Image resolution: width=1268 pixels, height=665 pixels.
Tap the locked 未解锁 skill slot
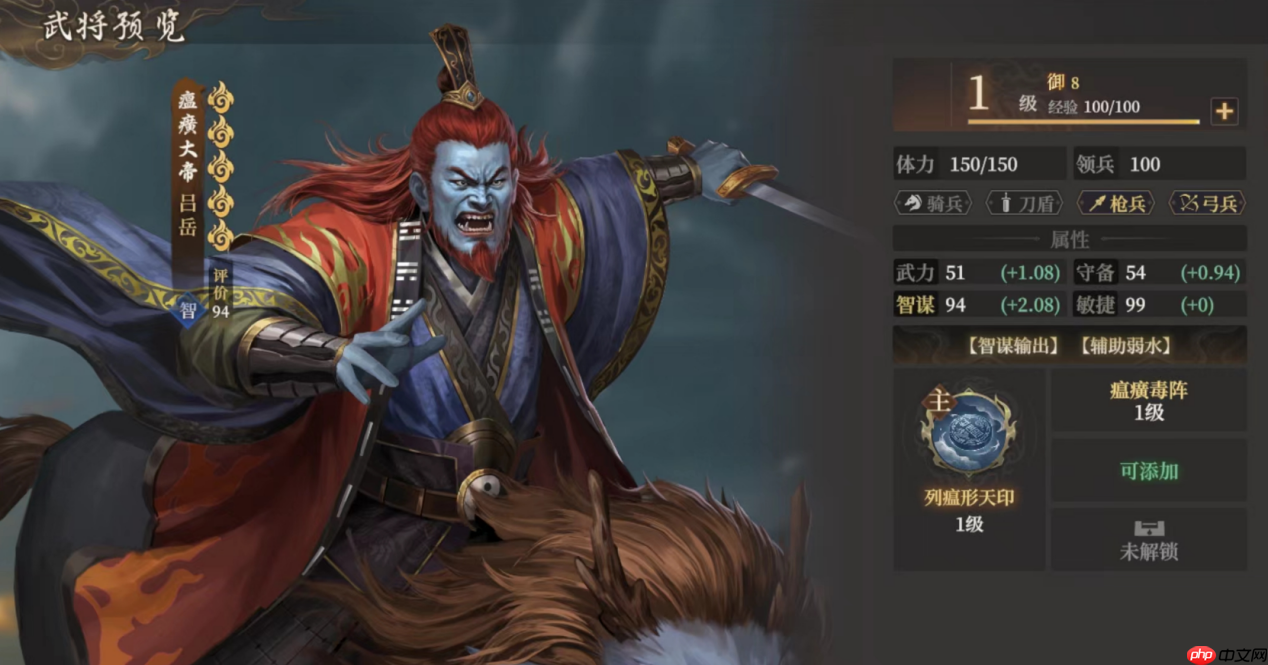[x=1148, y=540]
